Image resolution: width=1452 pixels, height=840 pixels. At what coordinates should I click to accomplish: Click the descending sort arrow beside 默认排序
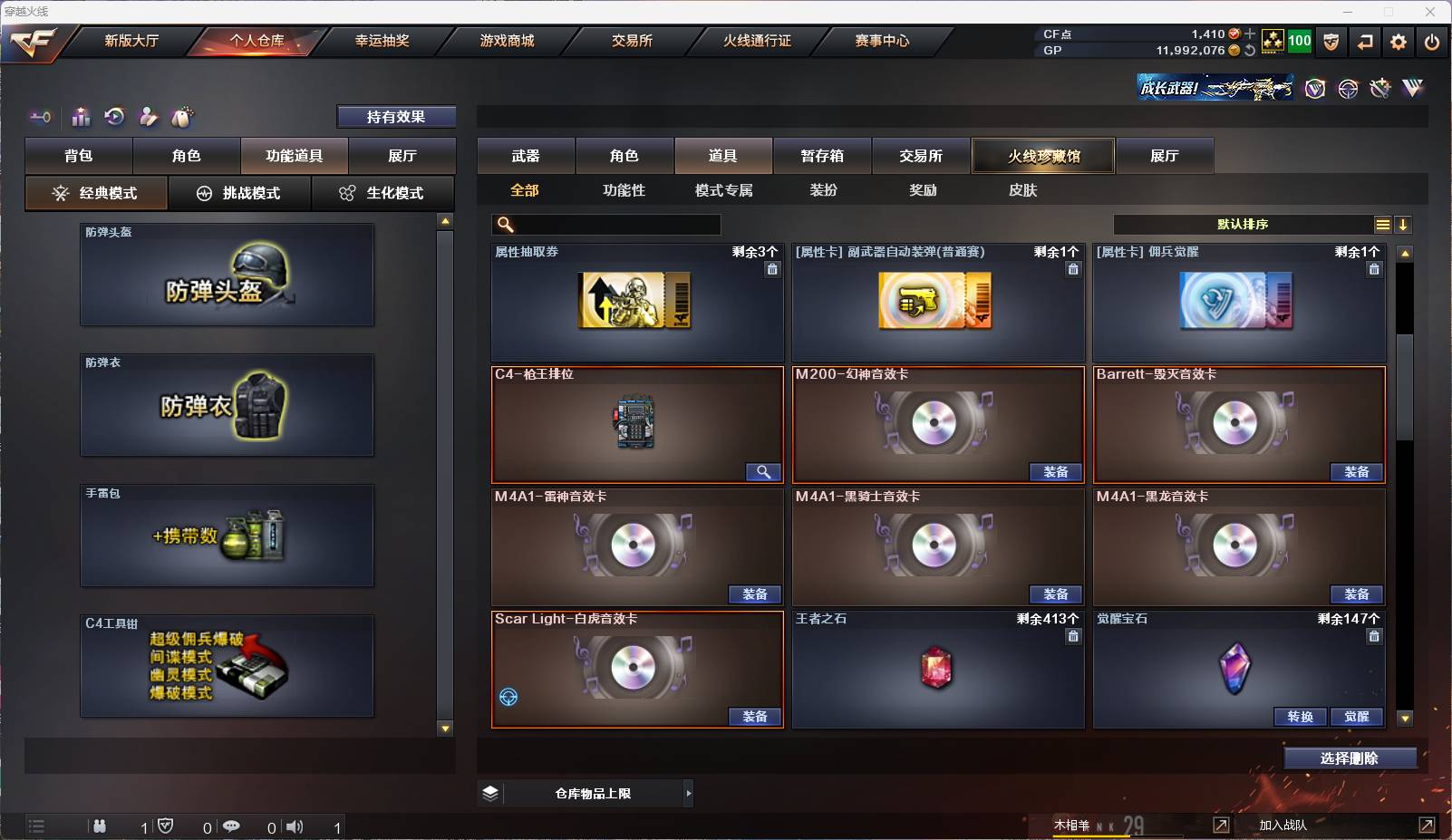[x=1405, y=224]
